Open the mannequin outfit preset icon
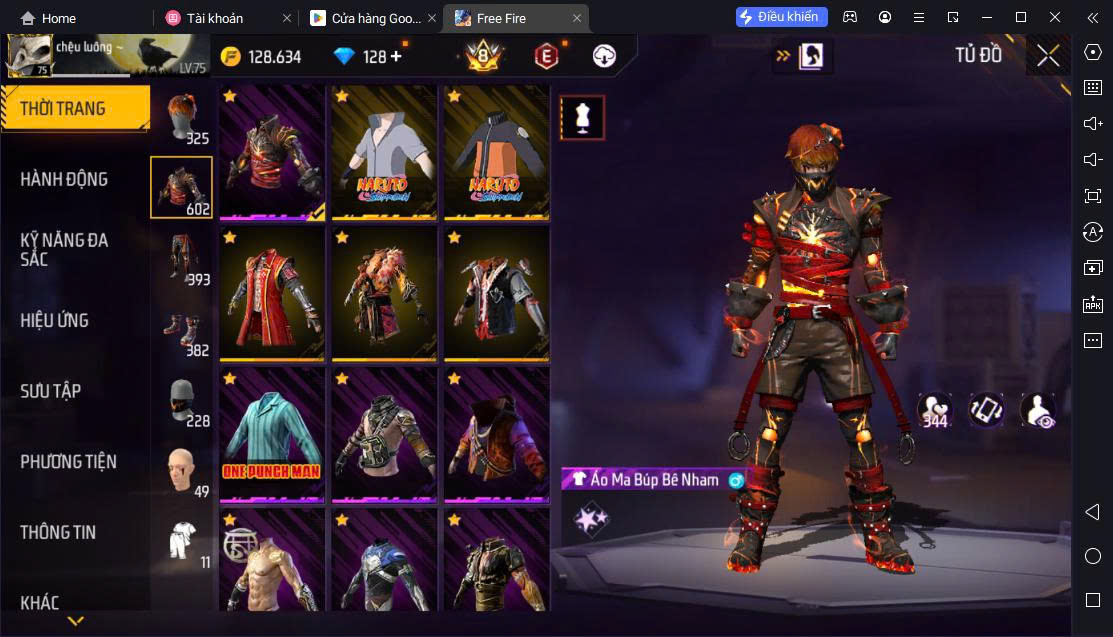Image resolution: width=1113 pixels, height=637 pixels. pos(581,118)
